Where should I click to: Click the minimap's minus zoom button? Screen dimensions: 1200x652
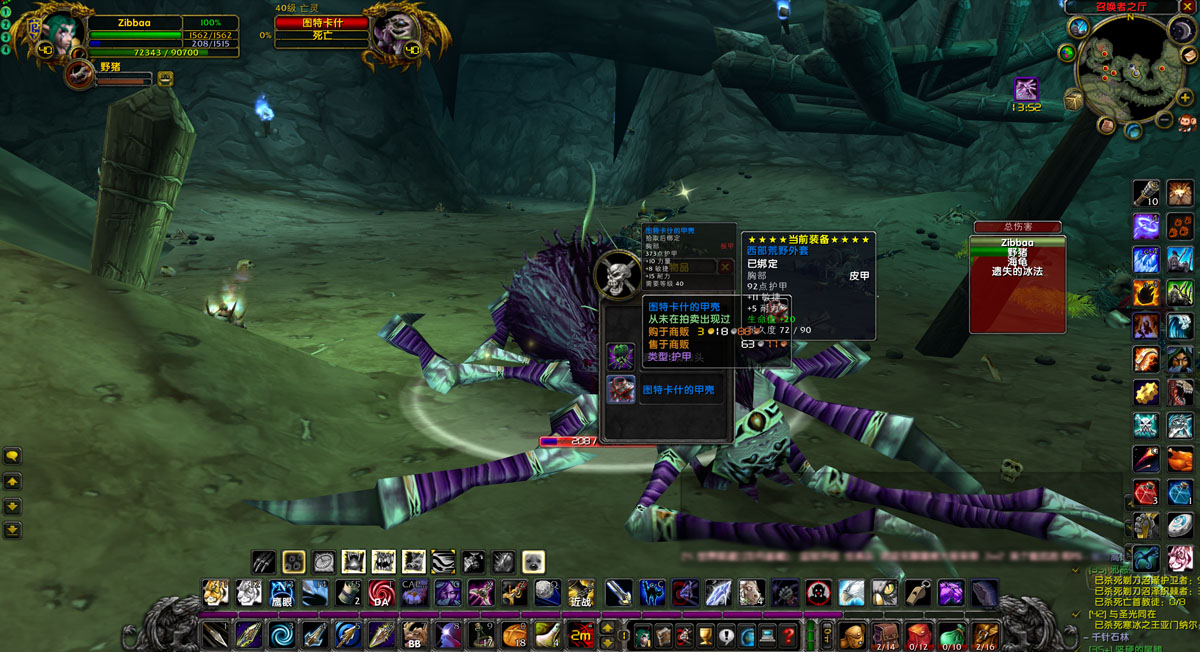1164,120
